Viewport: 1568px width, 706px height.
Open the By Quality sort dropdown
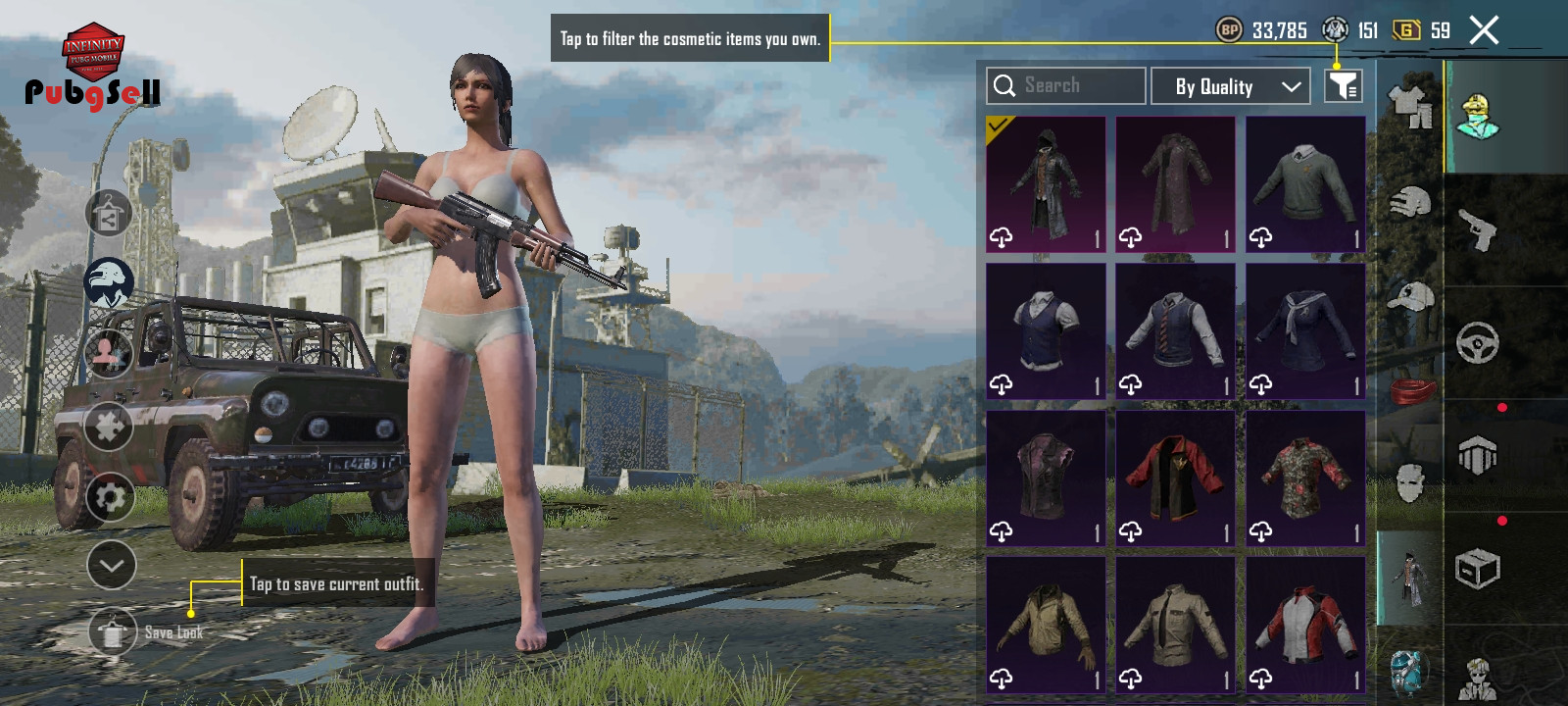[1231, 86]
